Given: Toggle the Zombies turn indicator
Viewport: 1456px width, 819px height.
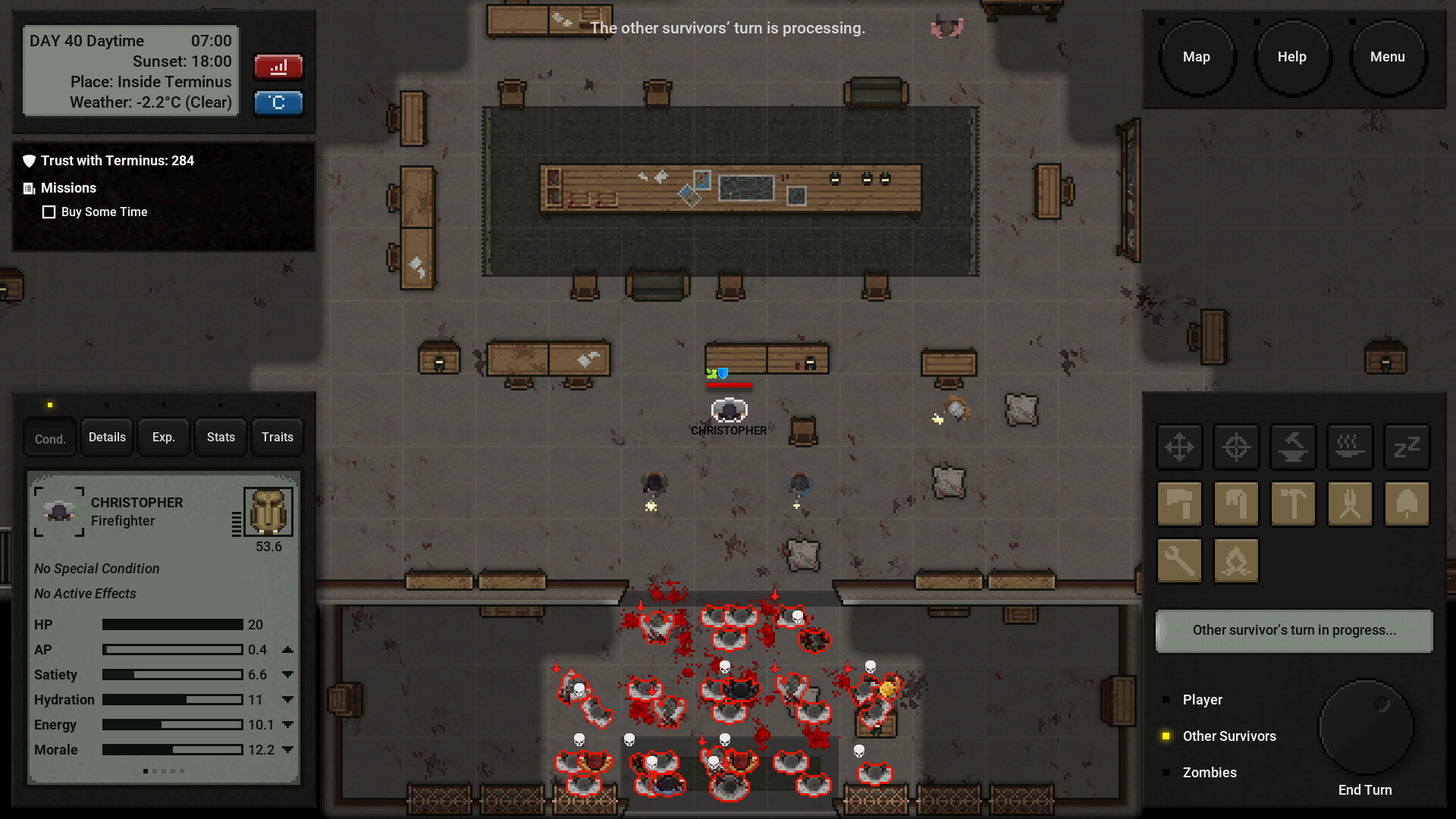Looking at the screenshot, I should [x=1166, y=772].
